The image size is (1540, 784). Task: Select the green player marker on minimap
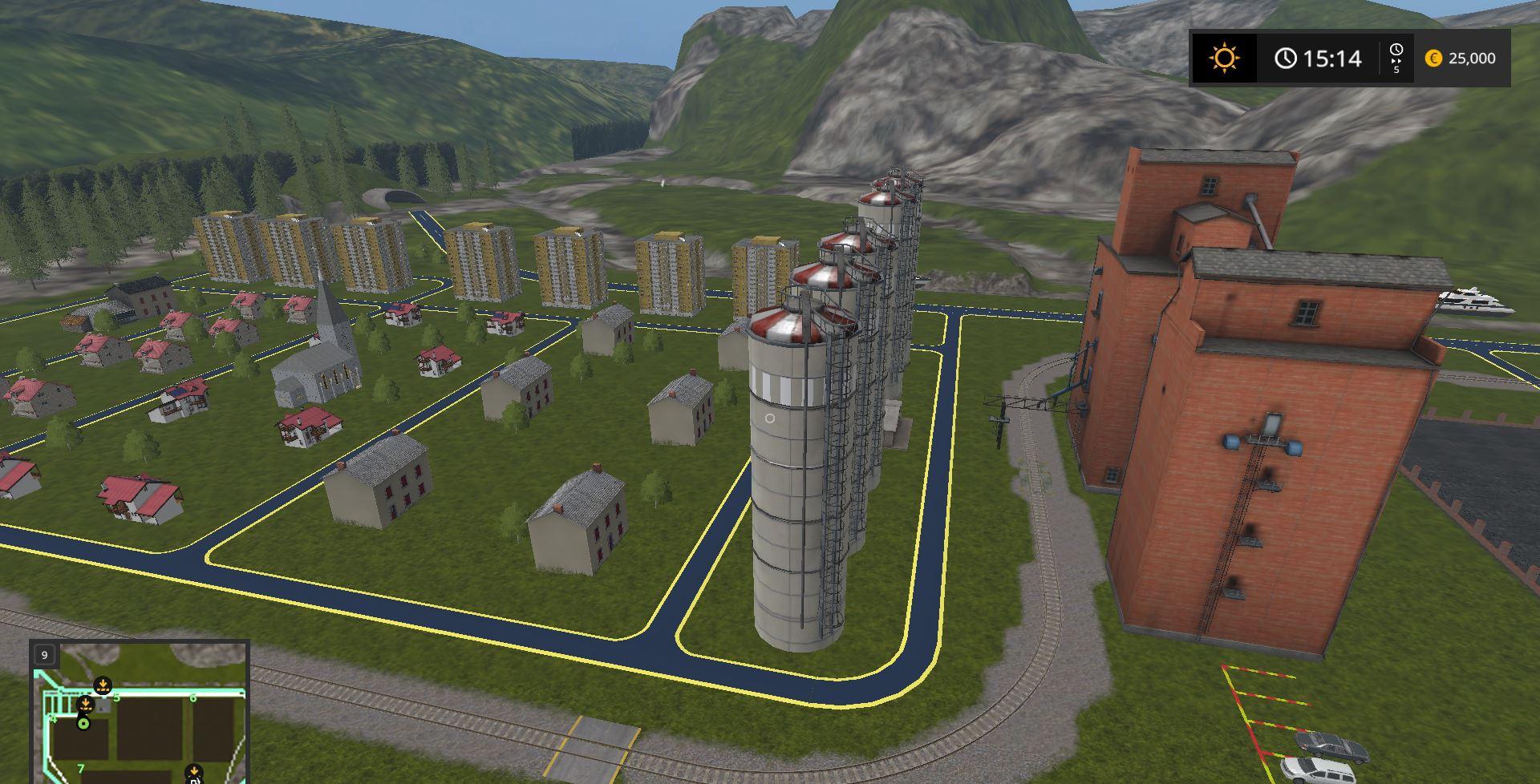(x=83, y=724)
